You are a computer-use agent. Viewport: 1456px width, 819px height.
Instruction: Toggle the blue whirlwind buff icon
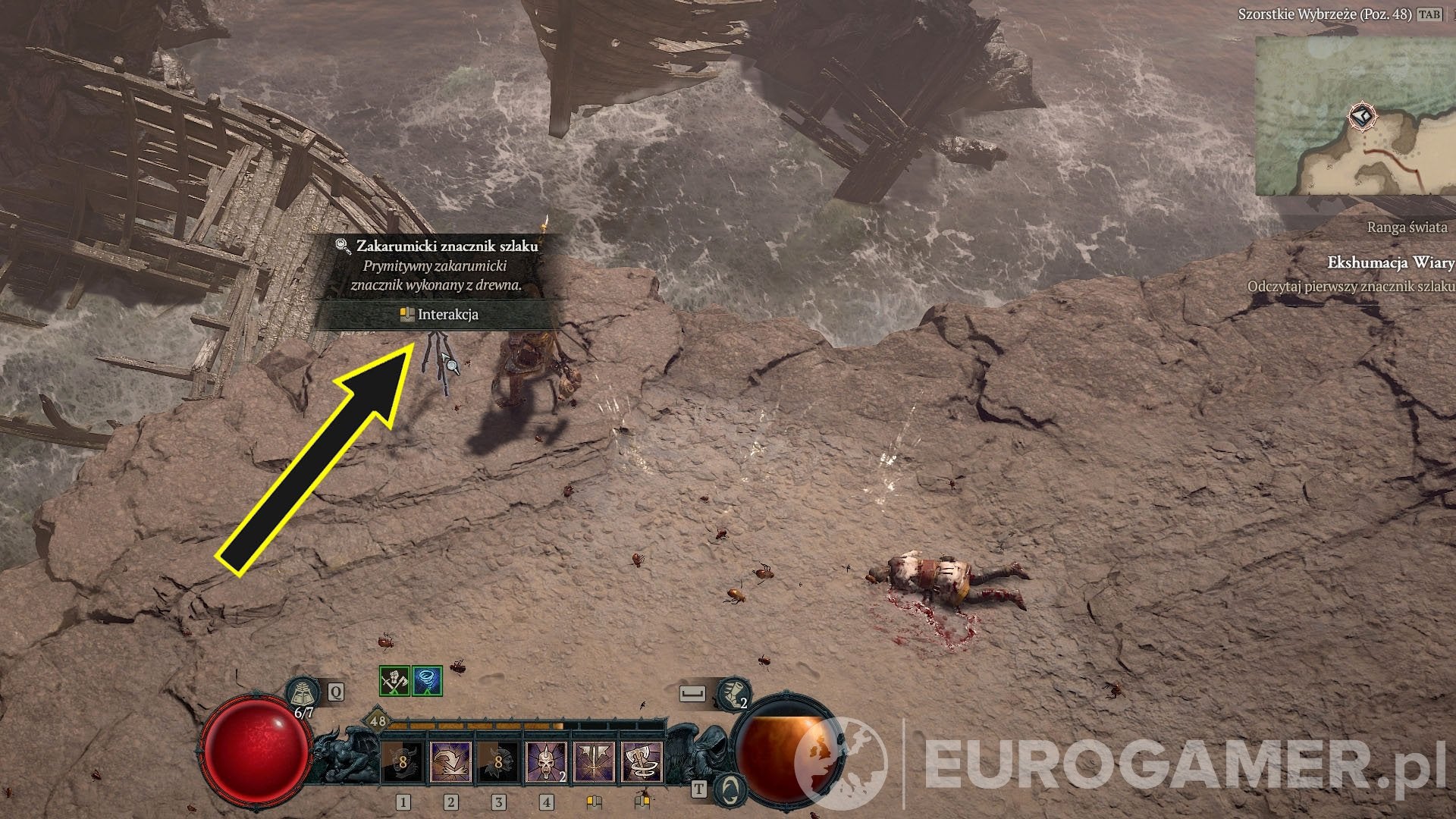(426, 682)
